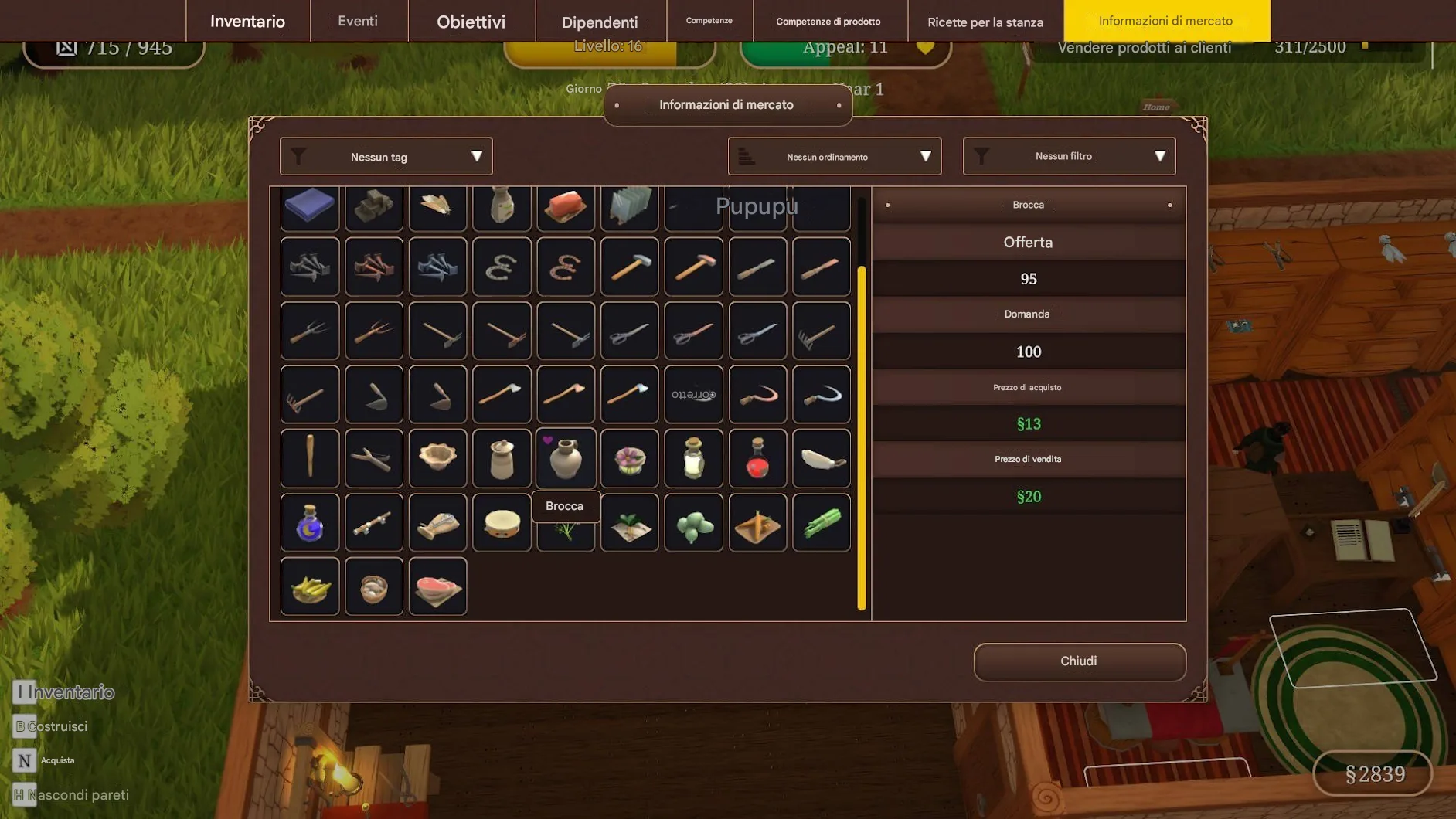Open Ricette per la stanza tab
The height and width of the screenshot is (819, 1456).
pos(985,21)
